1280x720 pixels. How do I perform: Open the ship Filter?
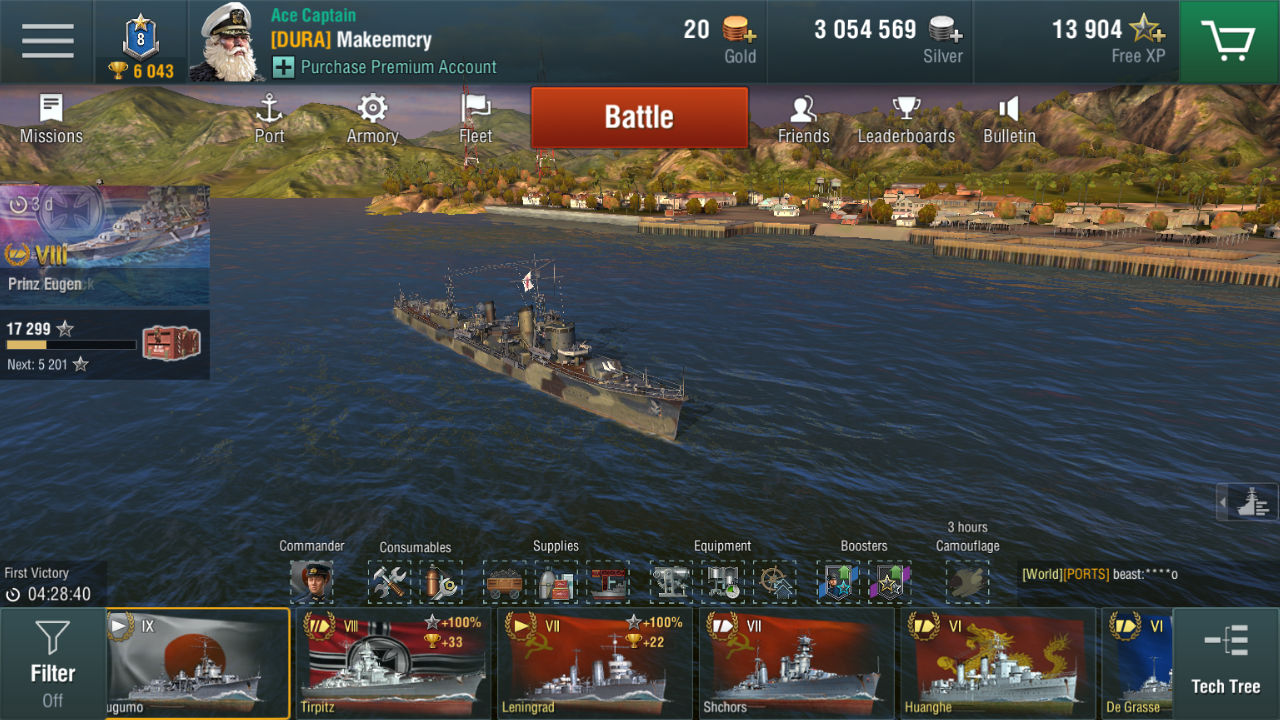point(53,664)
